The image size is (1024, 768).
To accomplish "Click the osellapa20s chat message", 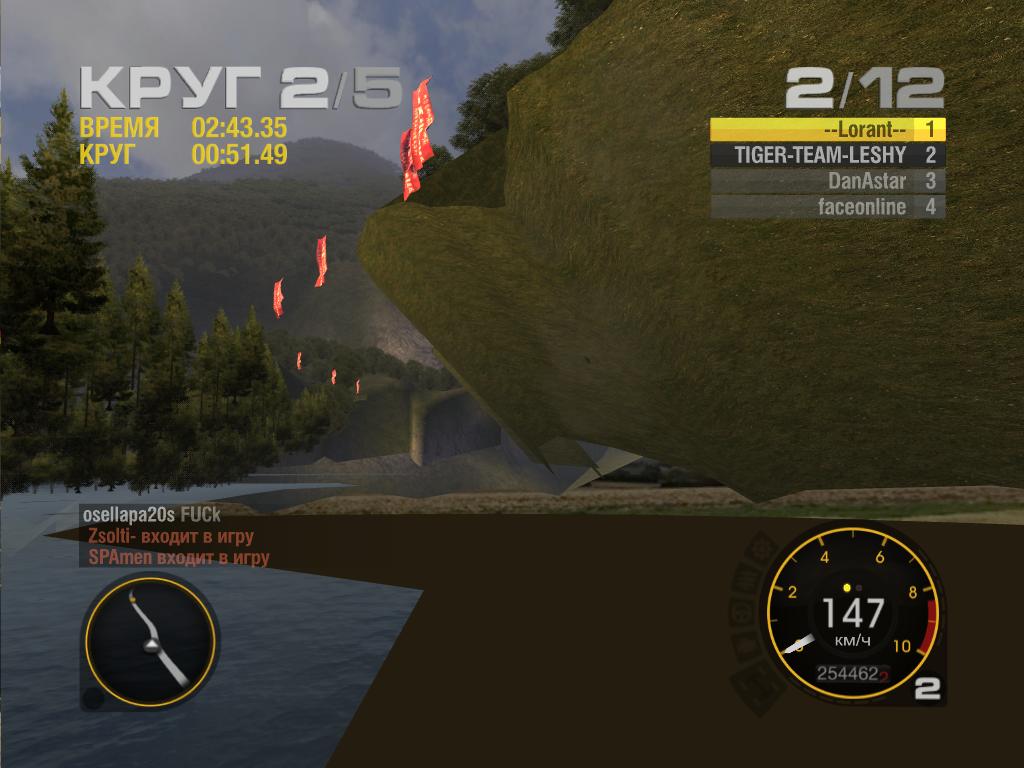I will [x=152, y=513].
